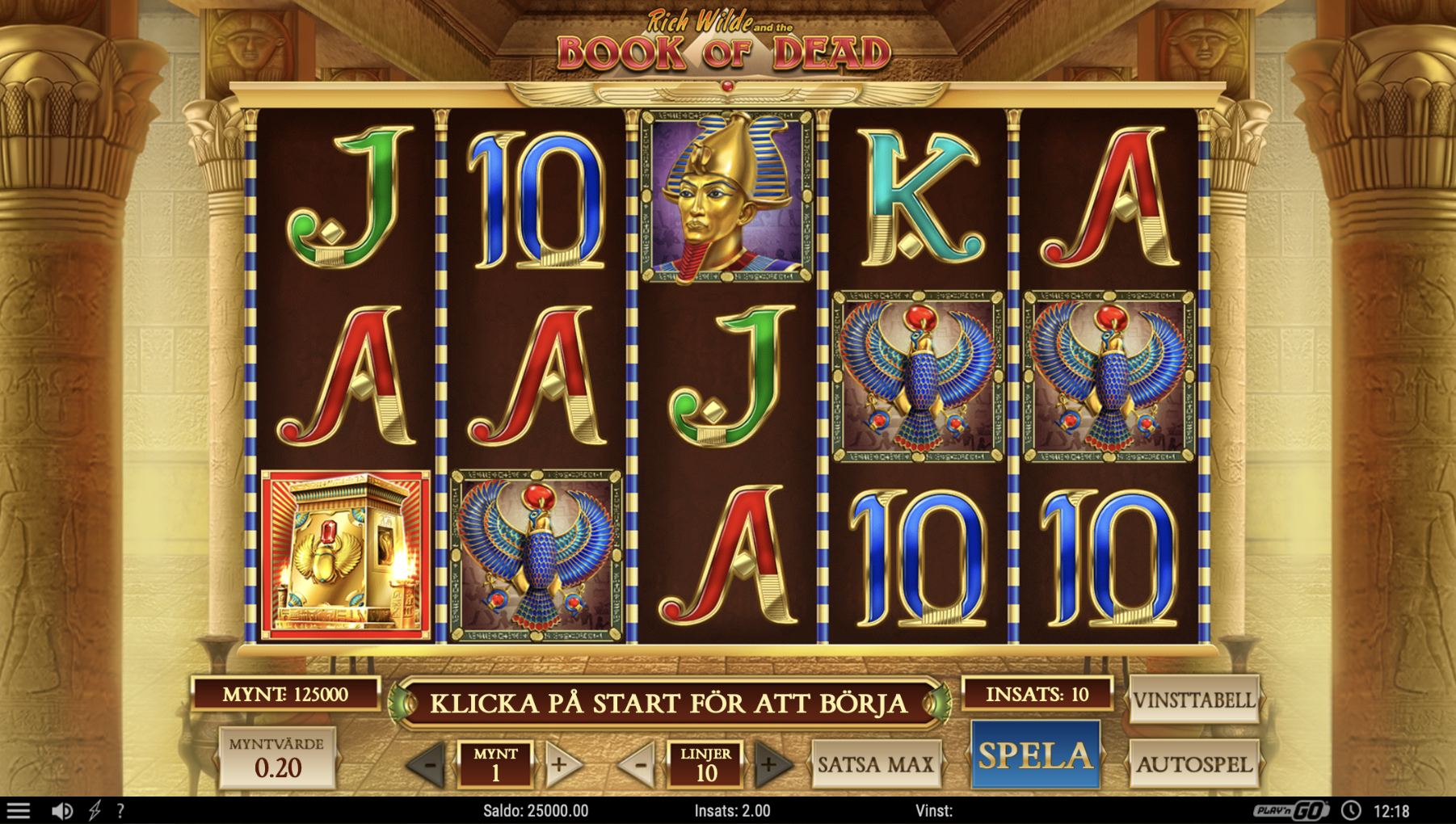Open help via the question mark icon
The width and height of the screenshot is (1456, 824).
tap(120, 809)
